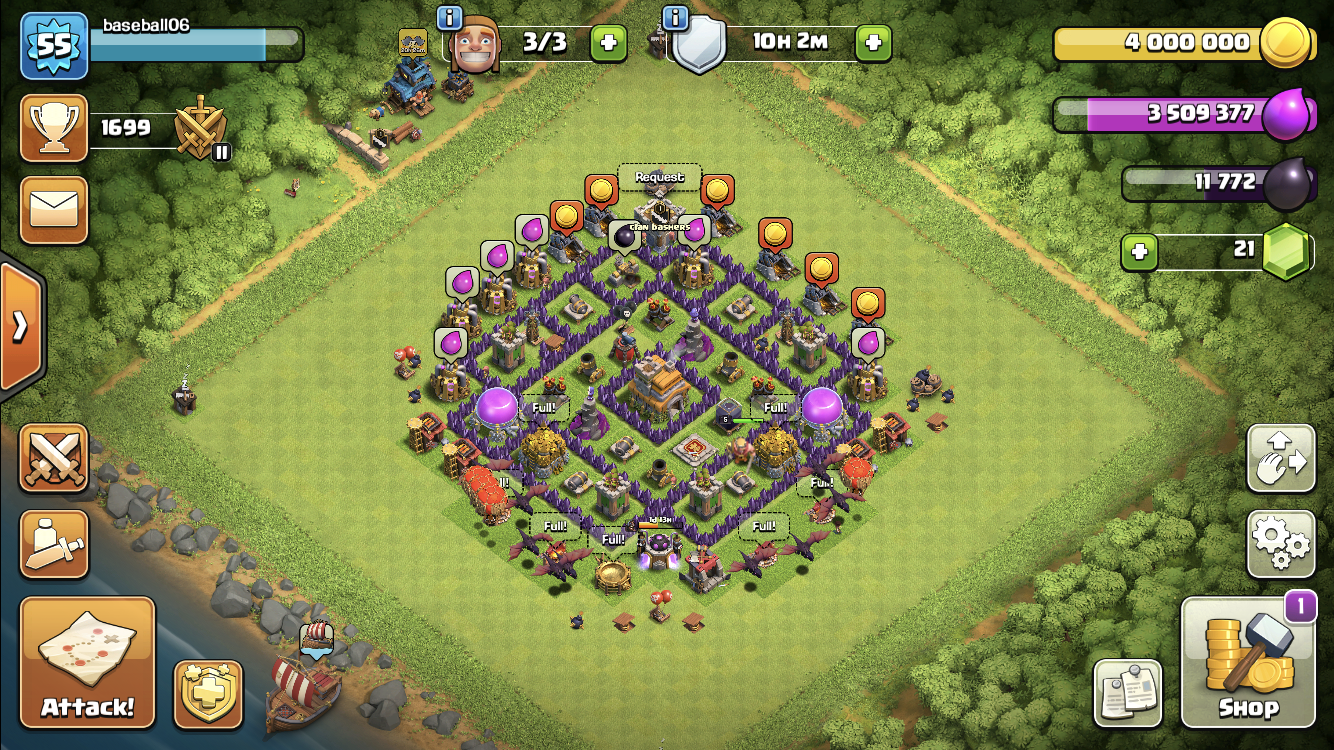
Task: Show shield info icon
Action: [x=677, y=18]
